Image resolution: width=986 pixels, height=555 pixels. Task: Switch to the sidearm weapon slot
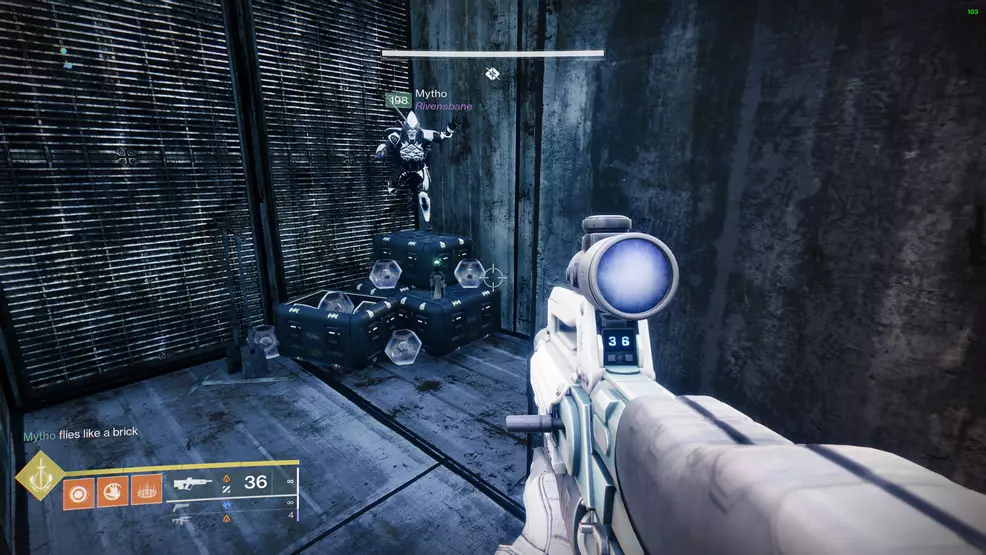[181, 506]
